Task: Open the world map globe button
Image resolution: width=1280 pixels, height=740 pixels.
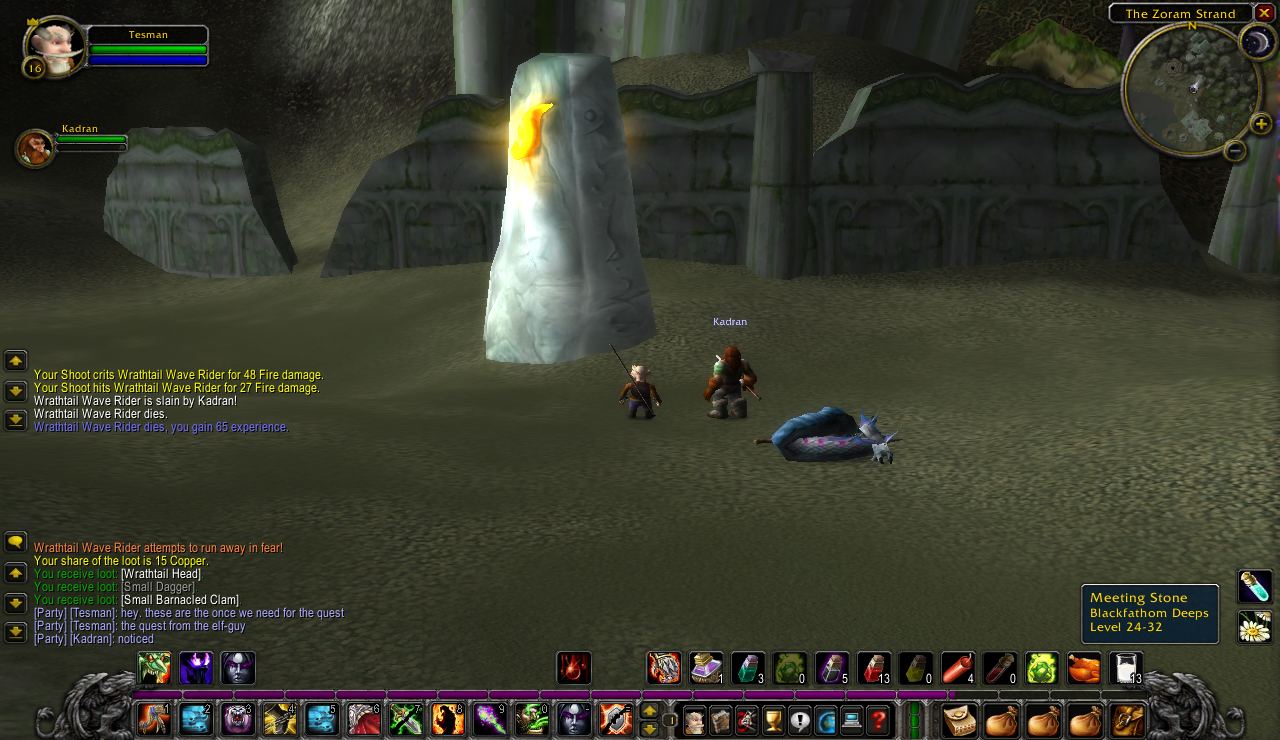Action: [x=826, y=720]
